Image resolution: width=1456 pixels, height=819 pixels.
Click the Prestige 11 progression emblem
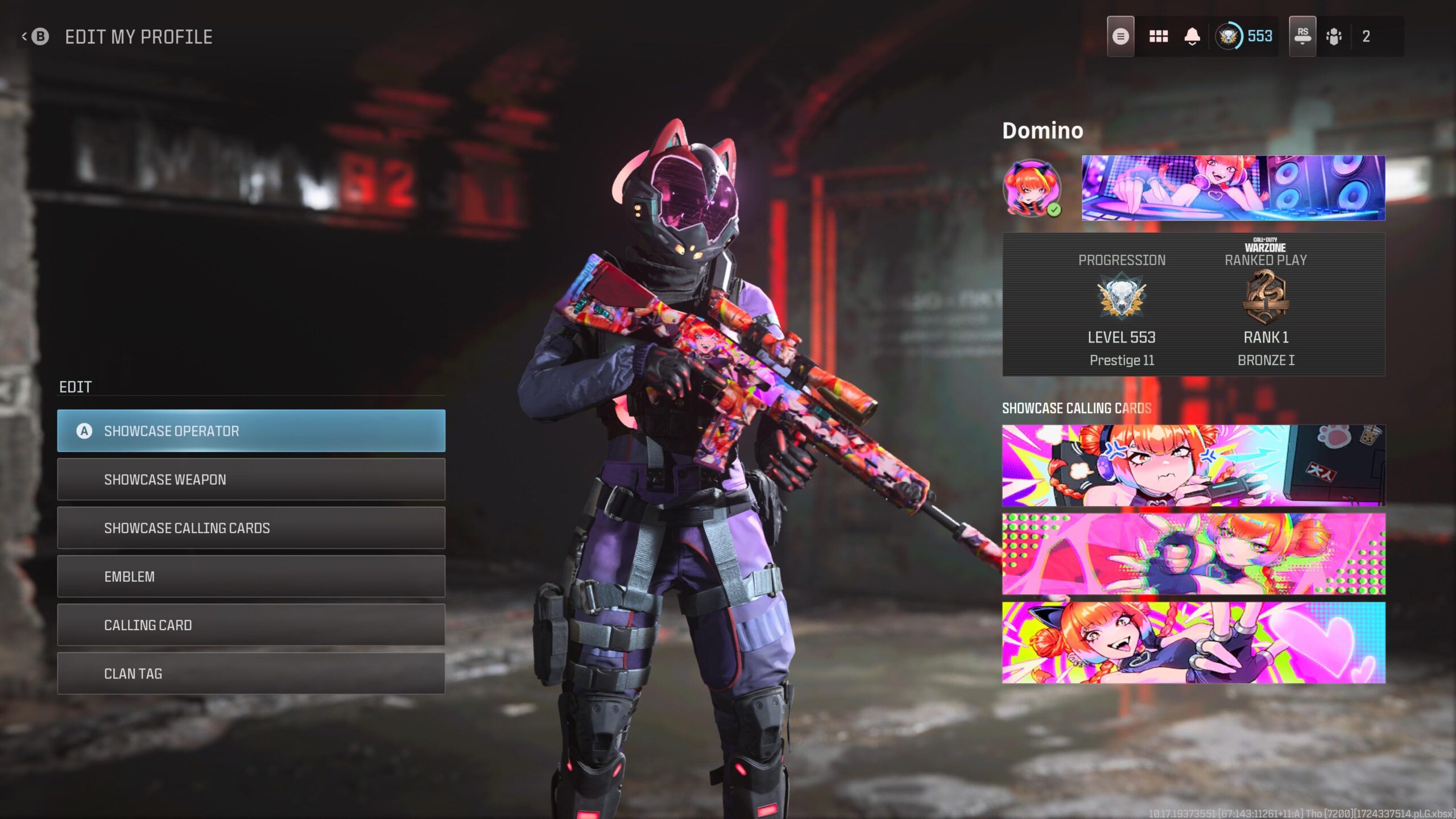pyautogui.click(x=1121, y=296)
